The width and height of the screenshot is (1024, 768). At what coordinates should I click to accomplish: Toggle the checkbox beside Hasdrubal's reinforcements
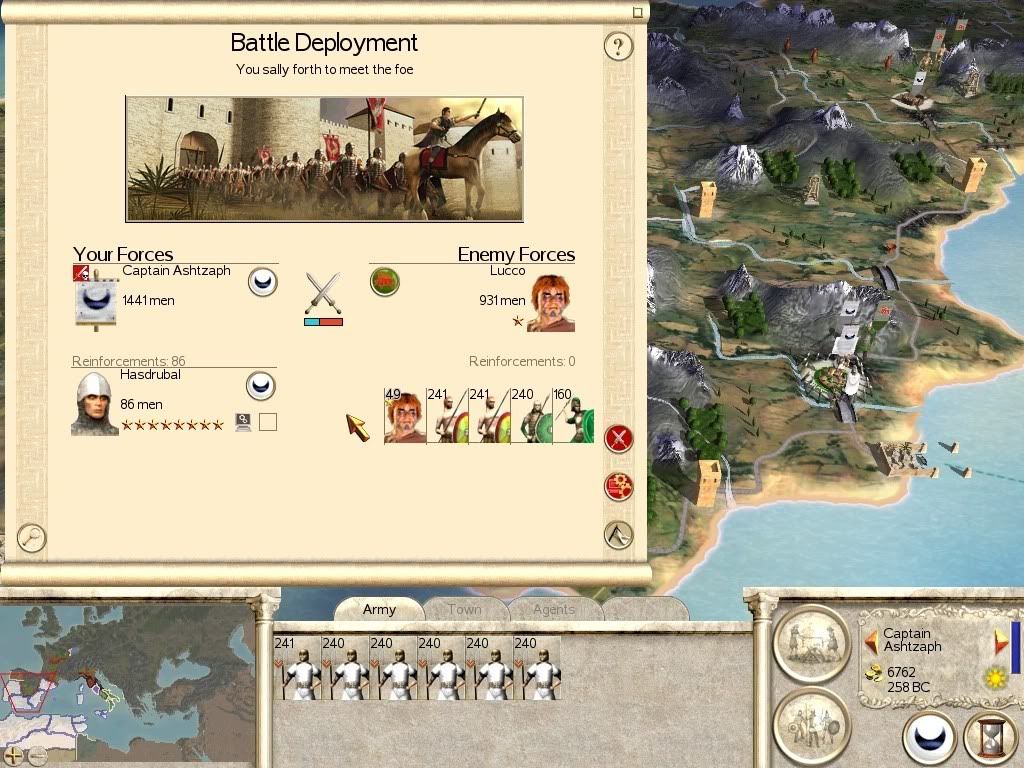coord(267,422)
